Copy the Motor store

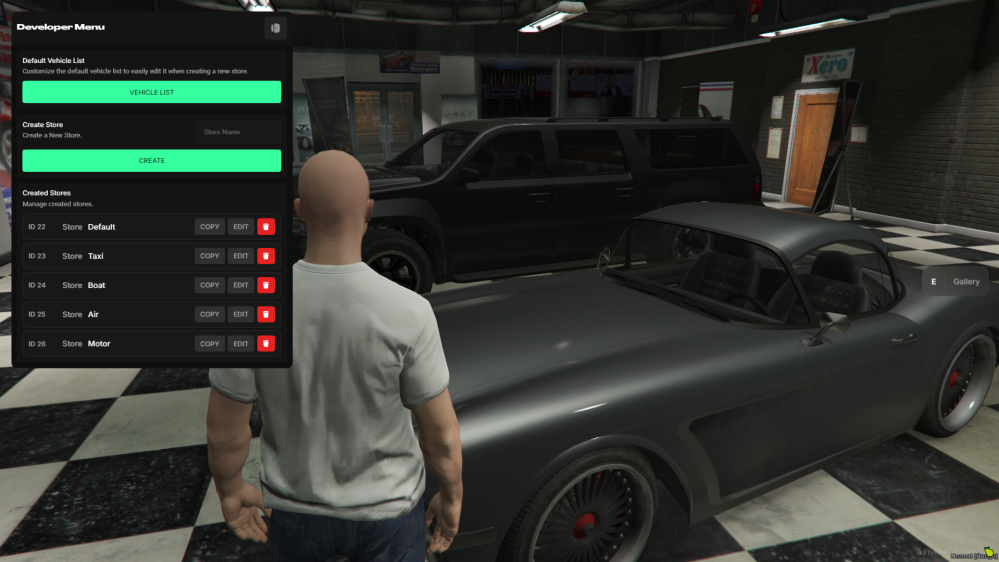210,344
